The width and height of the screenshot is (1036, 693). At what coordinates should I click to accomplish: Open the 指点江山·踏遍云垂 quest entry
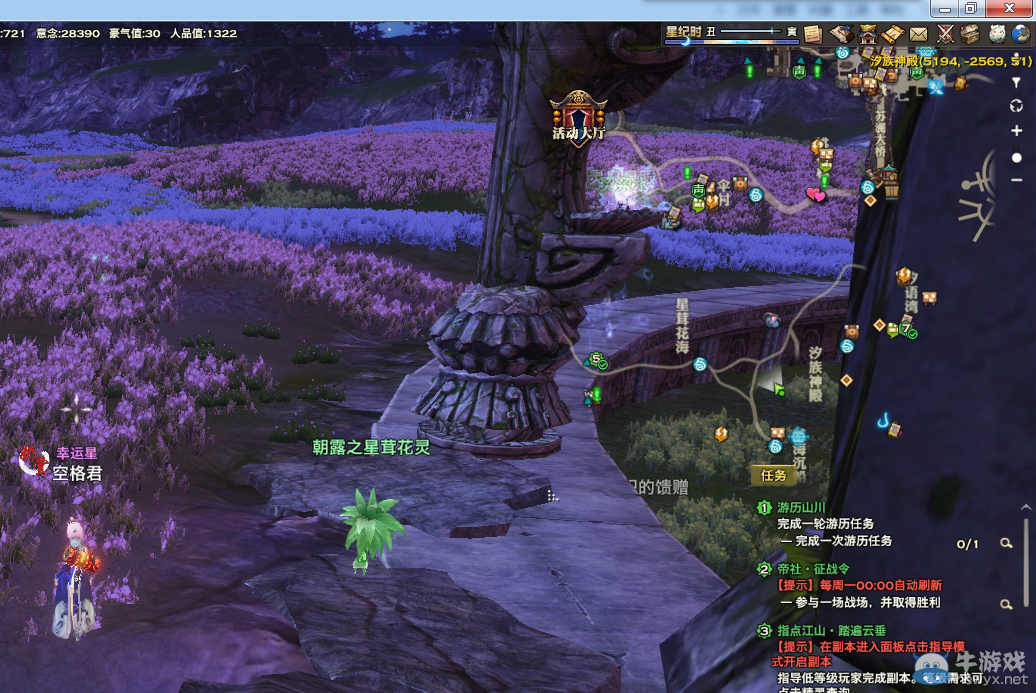click(831, 631)
